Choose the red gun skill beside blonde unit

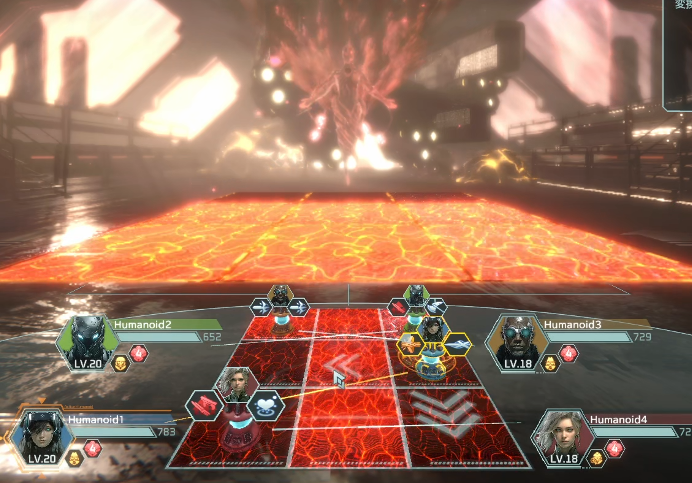[204, 405]
